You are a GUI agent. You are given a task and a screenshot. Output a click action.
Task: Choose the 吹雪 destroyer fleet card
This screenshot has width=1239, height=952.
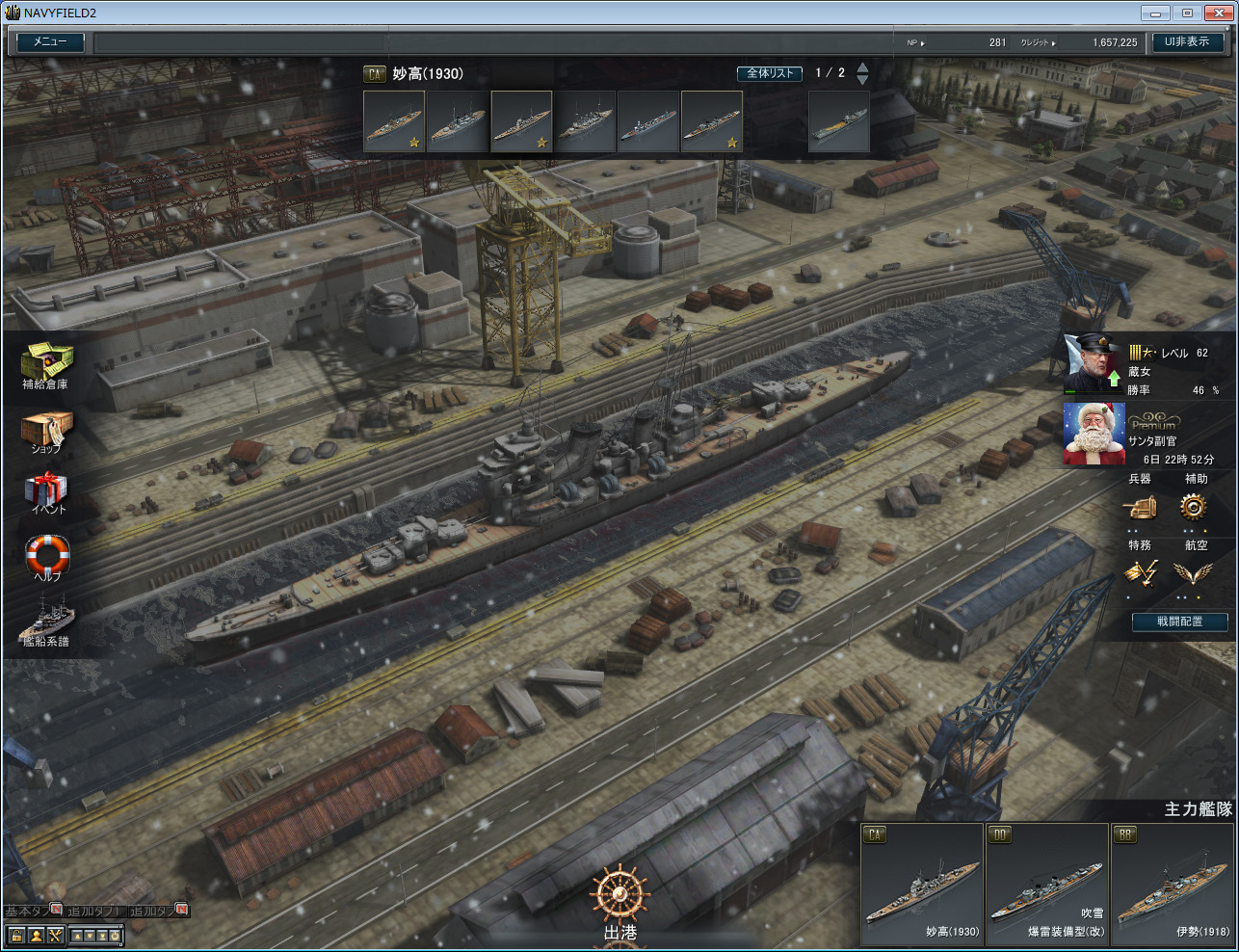coord(1047,884)
